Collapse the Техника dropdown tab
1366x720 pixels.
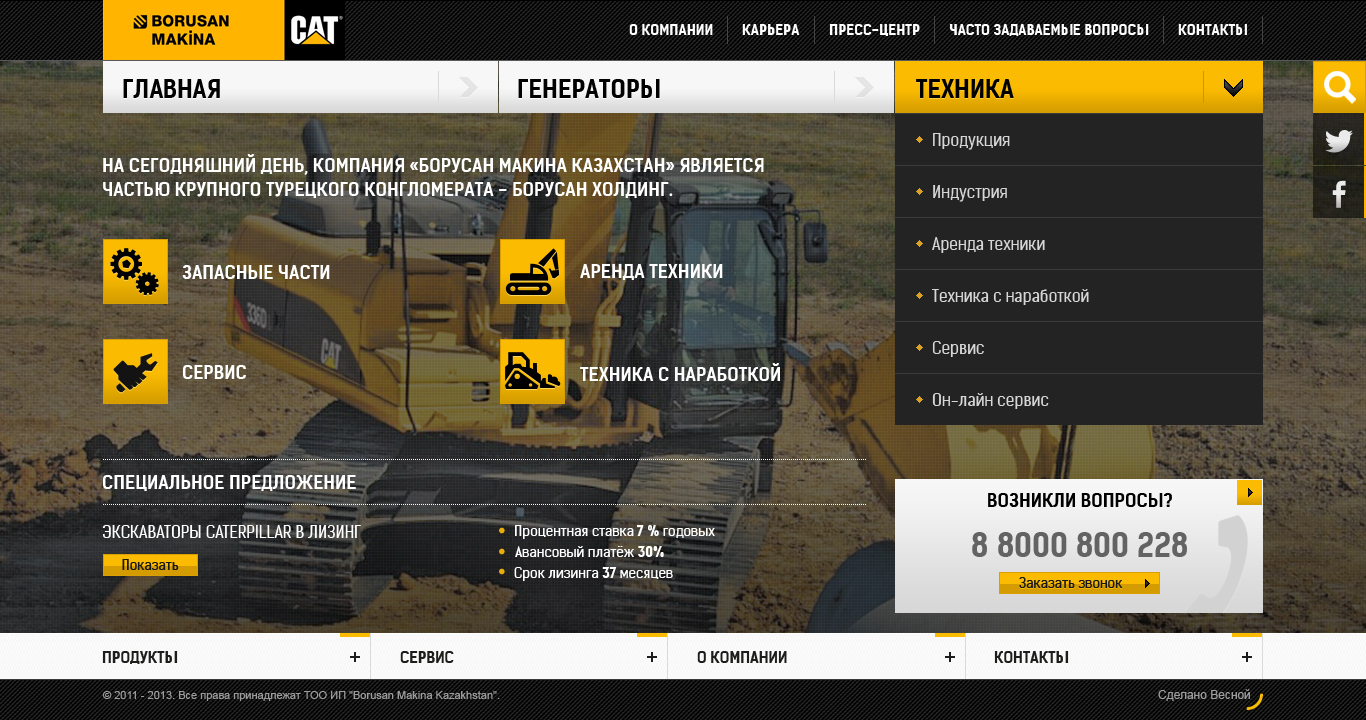click(1232, 88)
